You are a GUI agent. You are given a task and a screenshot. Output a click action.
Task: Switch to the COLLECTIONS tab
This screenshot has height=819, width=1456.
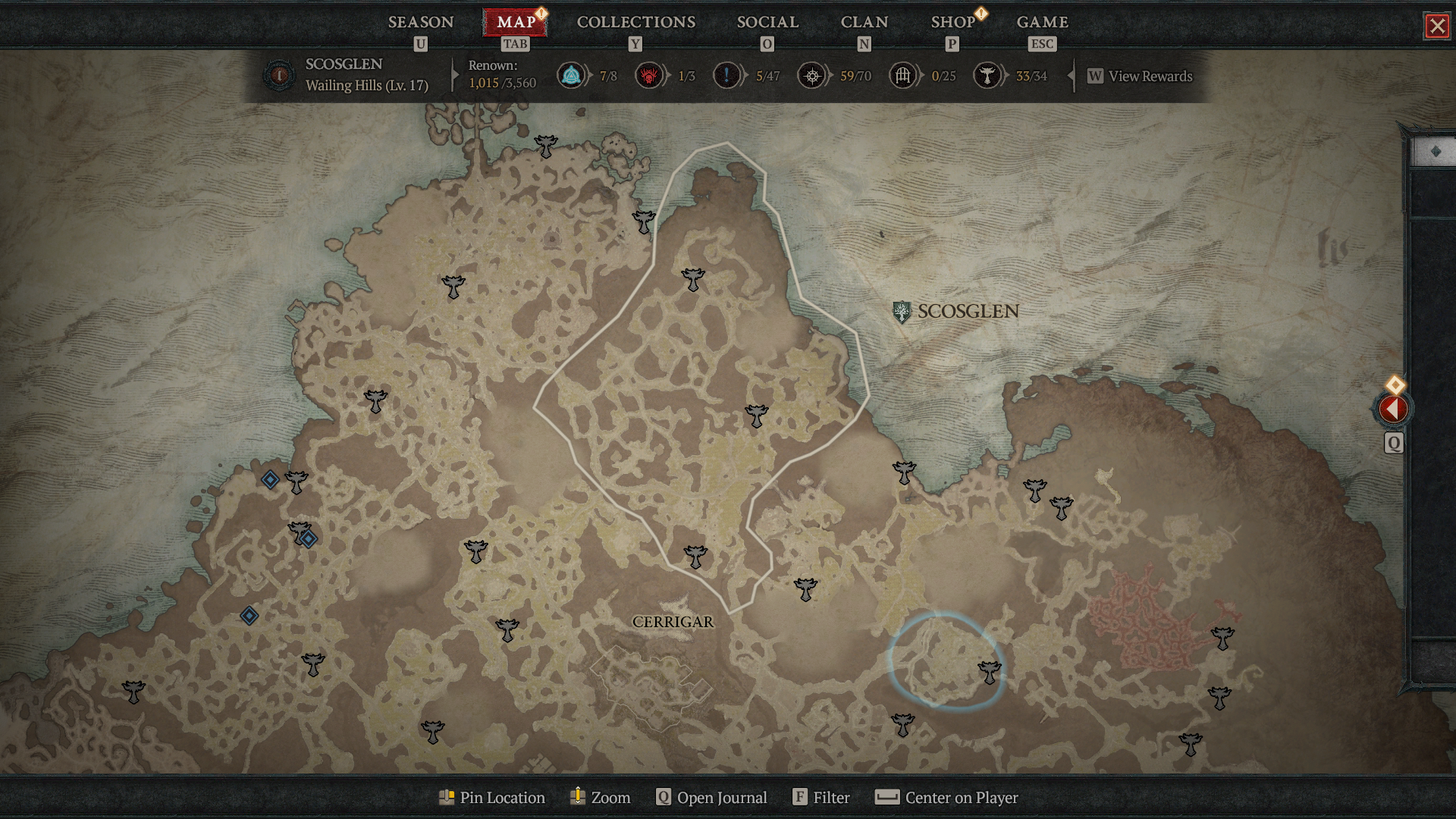coord(635,22)
